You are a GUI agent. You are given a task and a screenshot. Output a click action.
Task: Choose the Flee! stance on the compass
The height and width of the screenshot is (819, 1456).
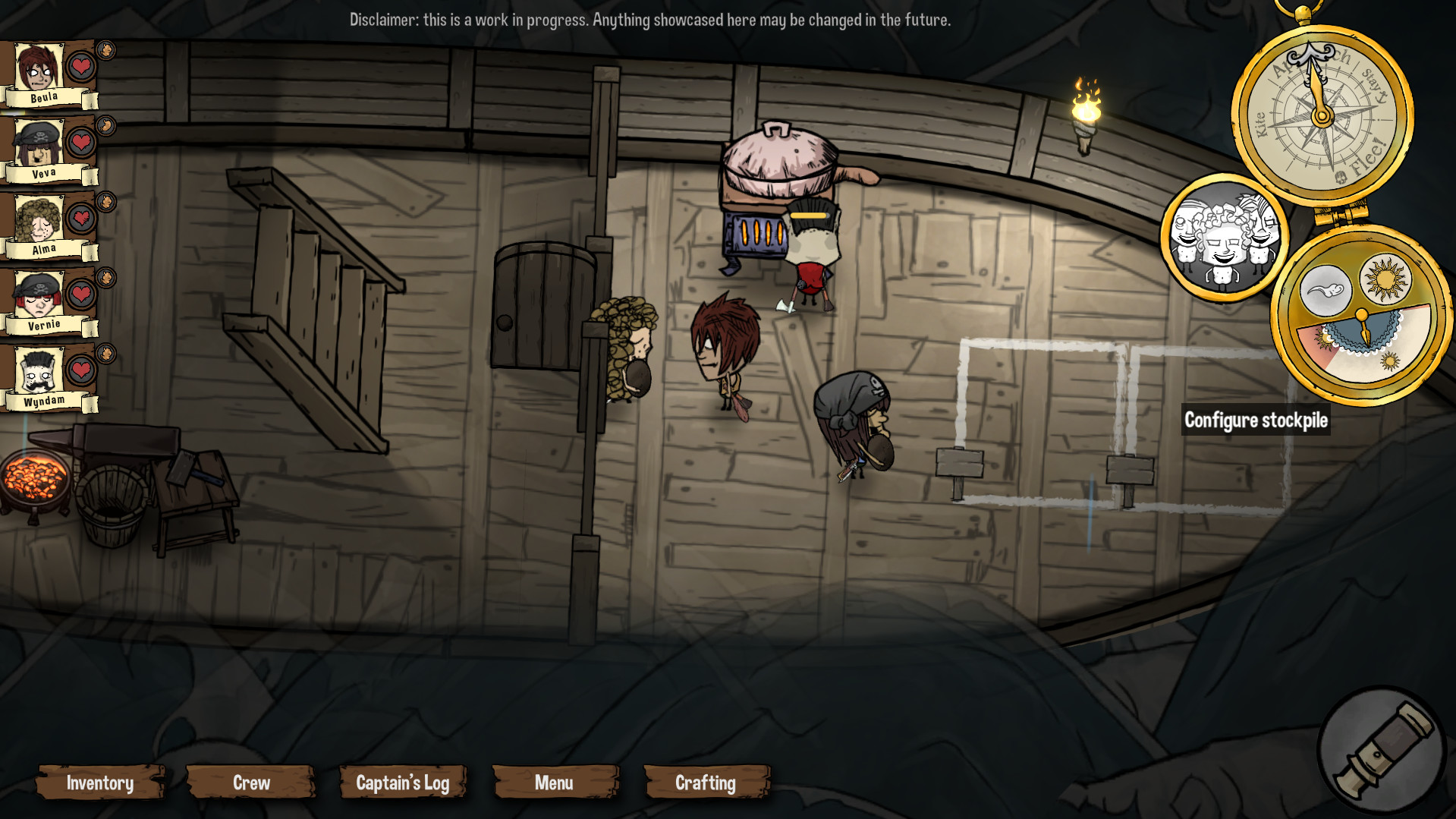1368,155
